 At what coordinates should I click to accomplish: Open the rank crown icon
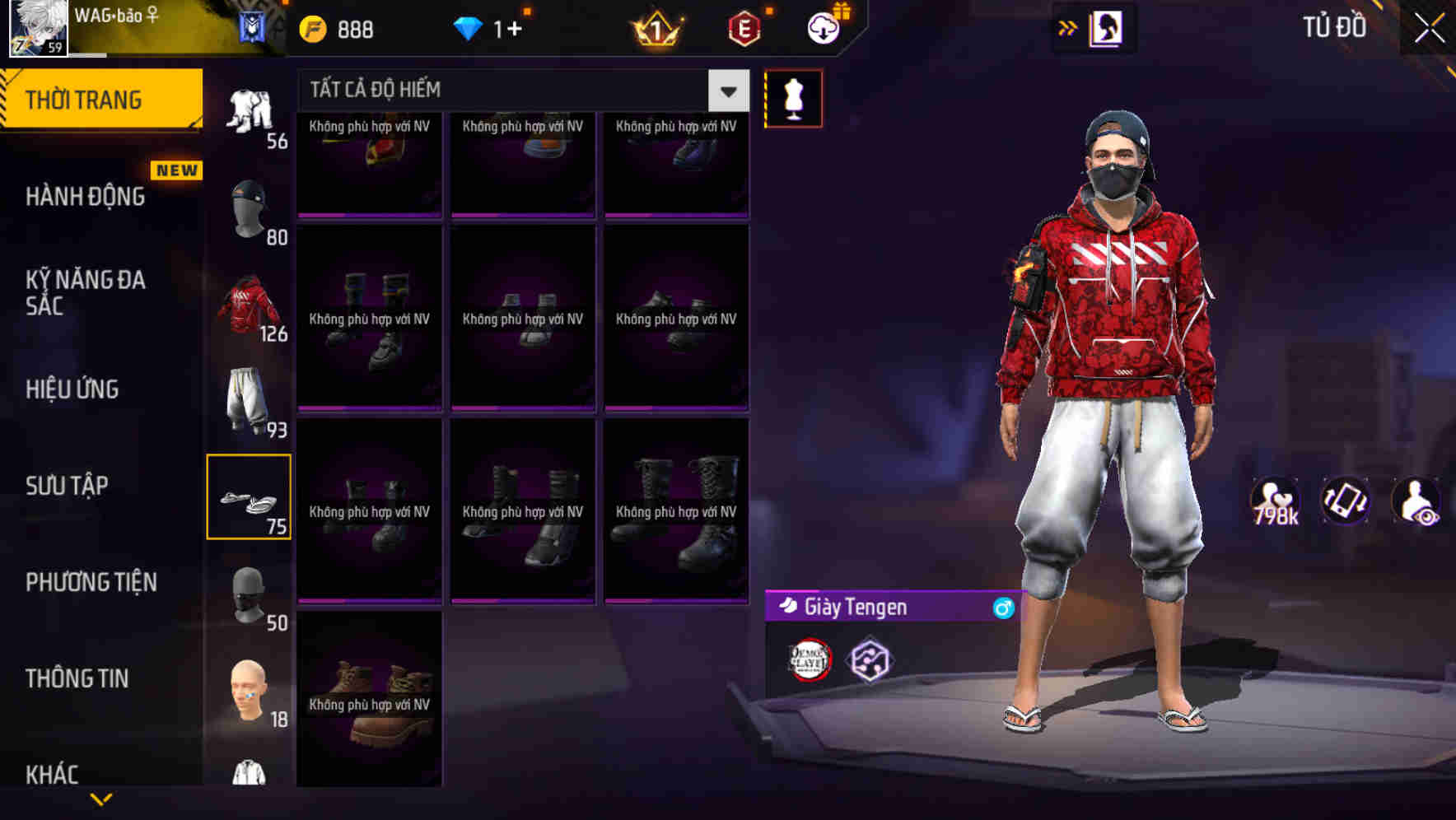655,29
